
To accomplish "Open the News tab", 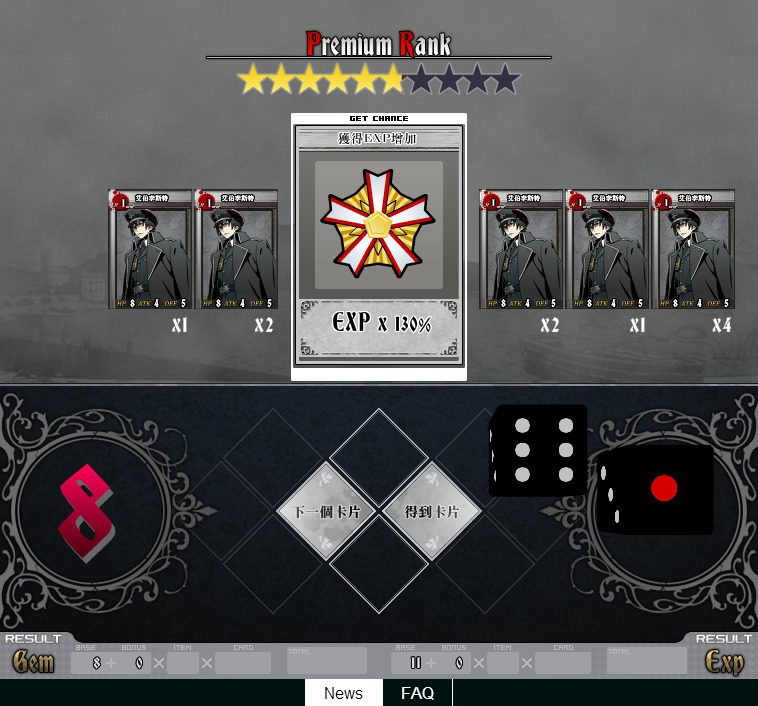I will click(x=343, y=693).
